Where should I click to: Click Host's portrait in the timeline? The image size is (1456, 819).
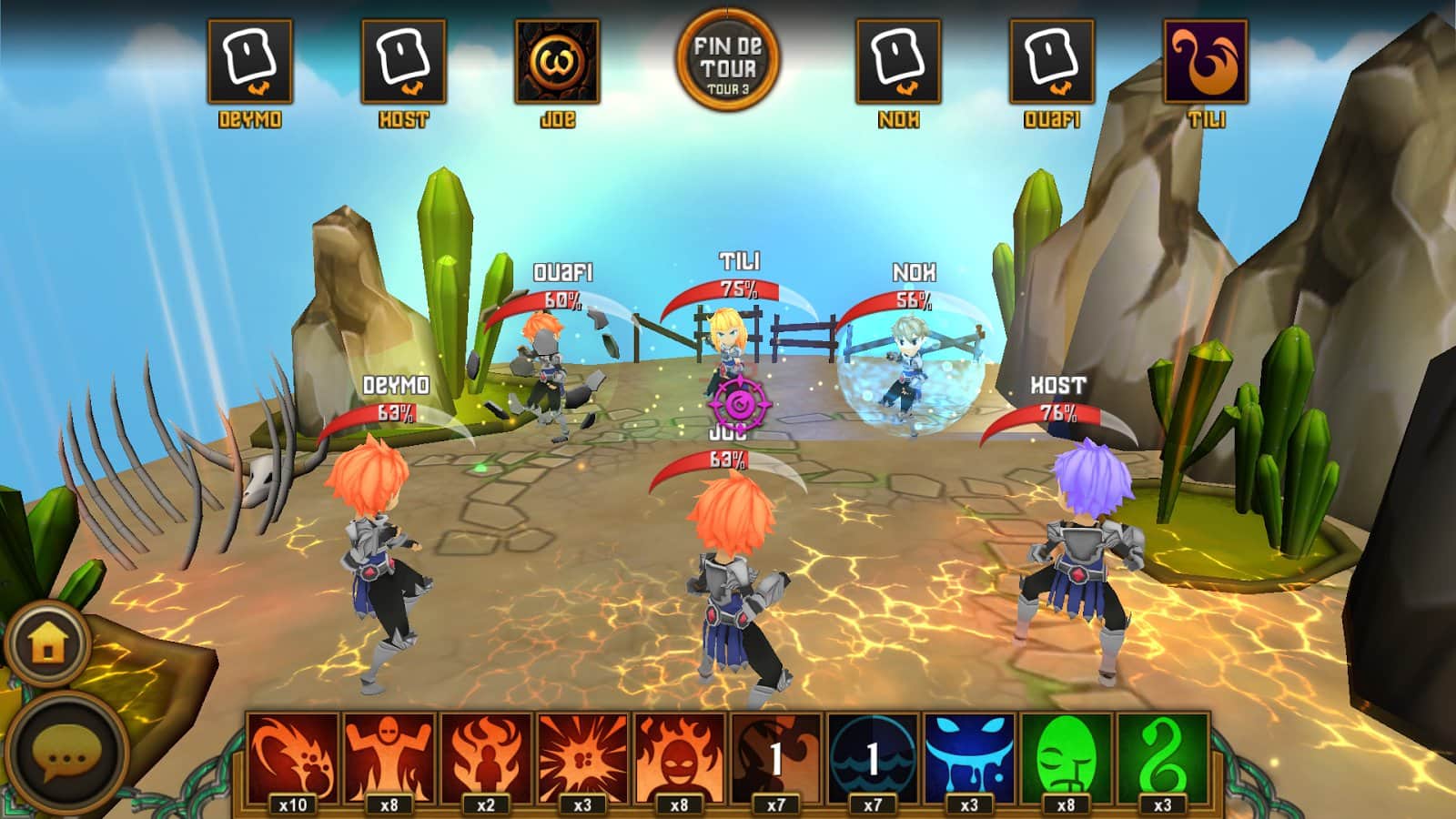pos(403,61)
